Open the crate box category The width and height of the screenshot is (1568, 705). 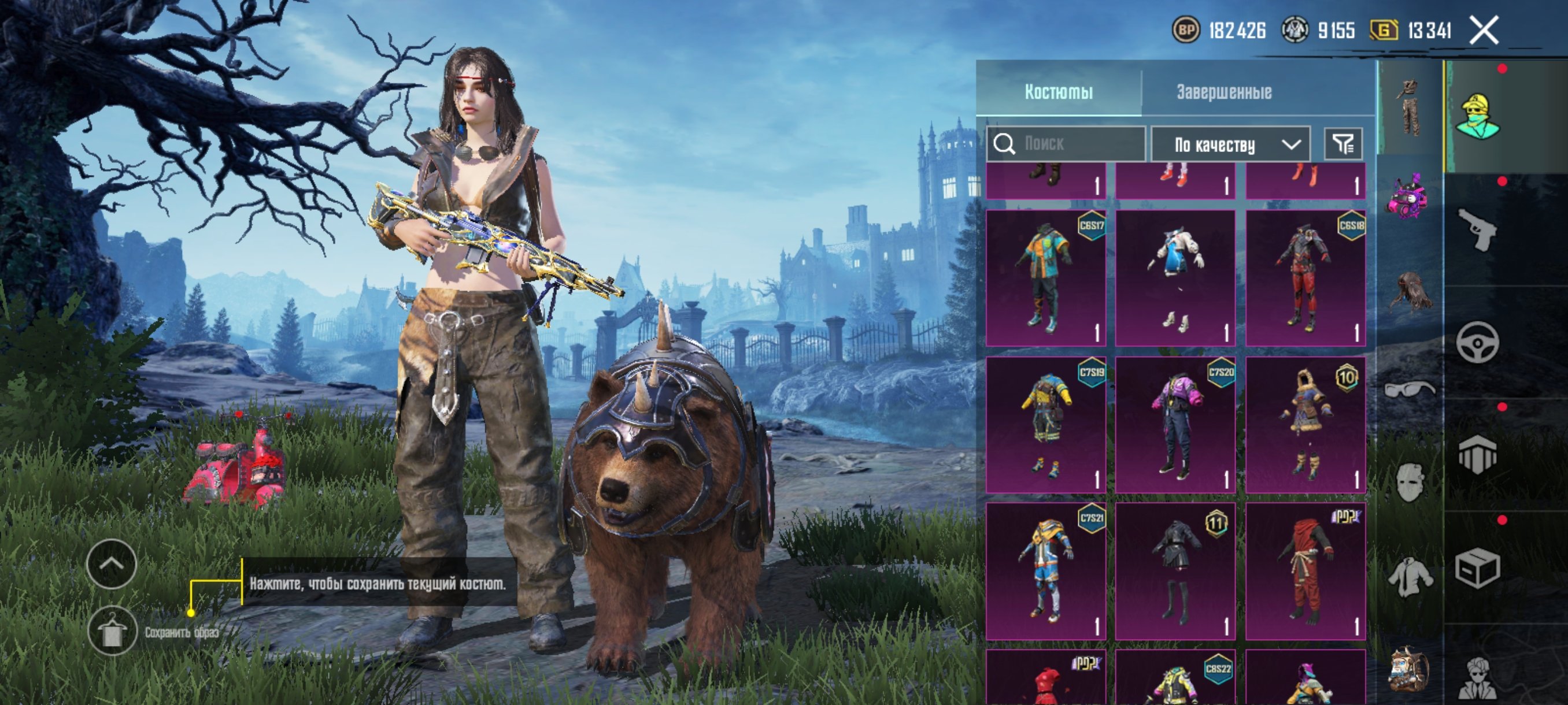[x=1477, y=568]
